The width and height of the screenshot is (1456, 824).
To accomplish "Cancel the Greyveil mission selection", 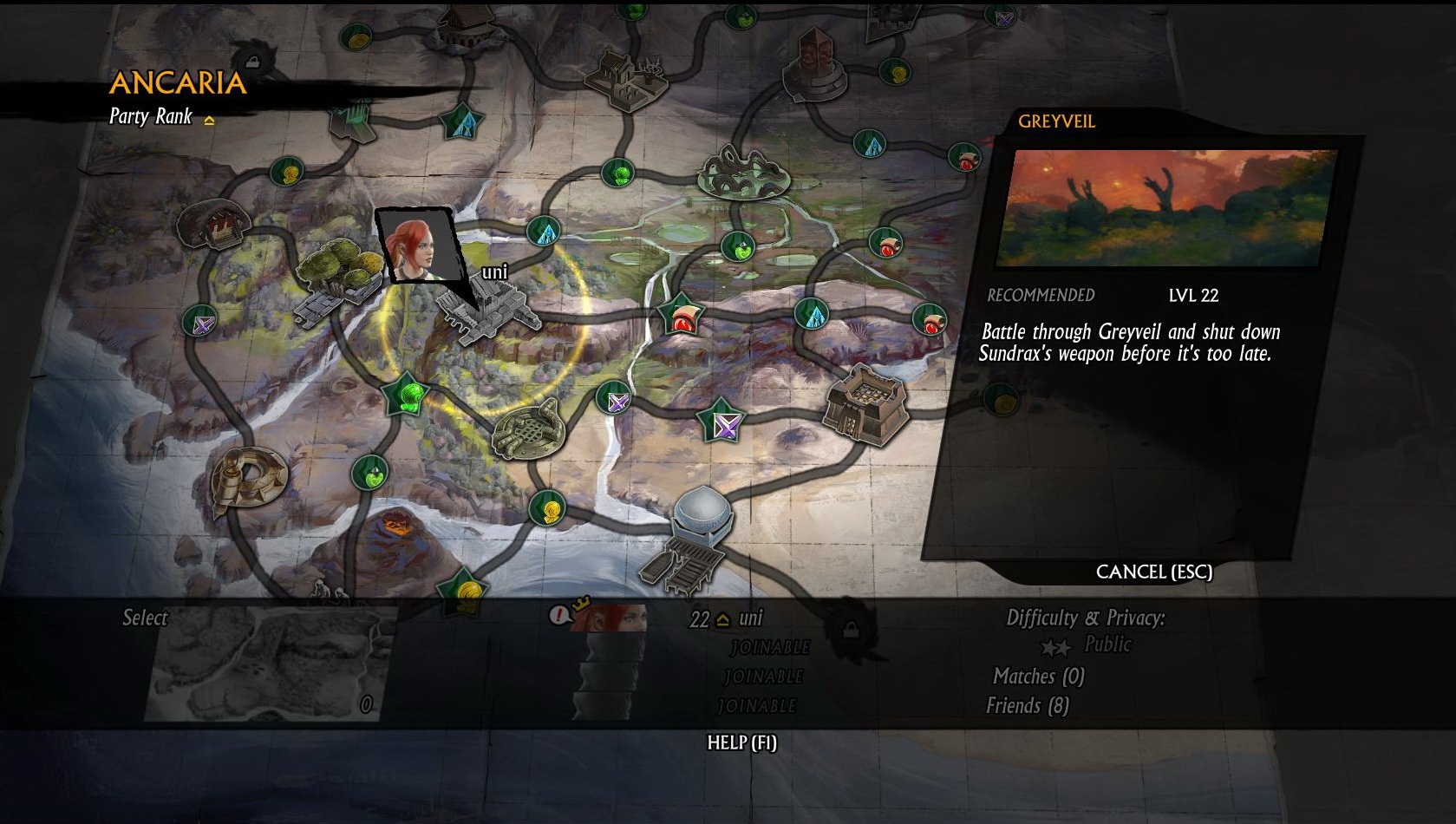I will [1153, 572].
